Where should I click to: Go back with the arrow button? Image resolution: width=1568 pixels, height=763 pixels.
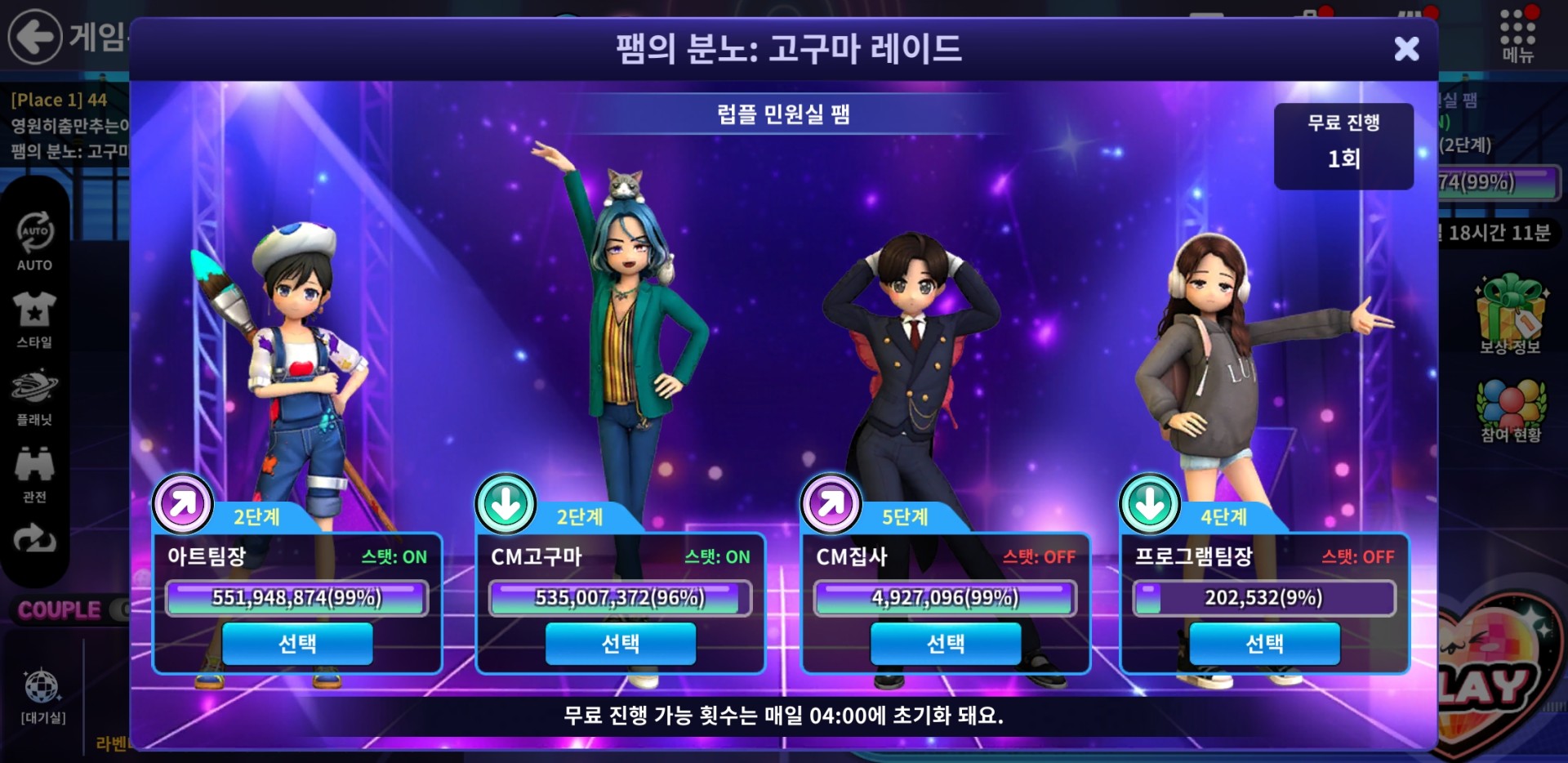[34, 36]
